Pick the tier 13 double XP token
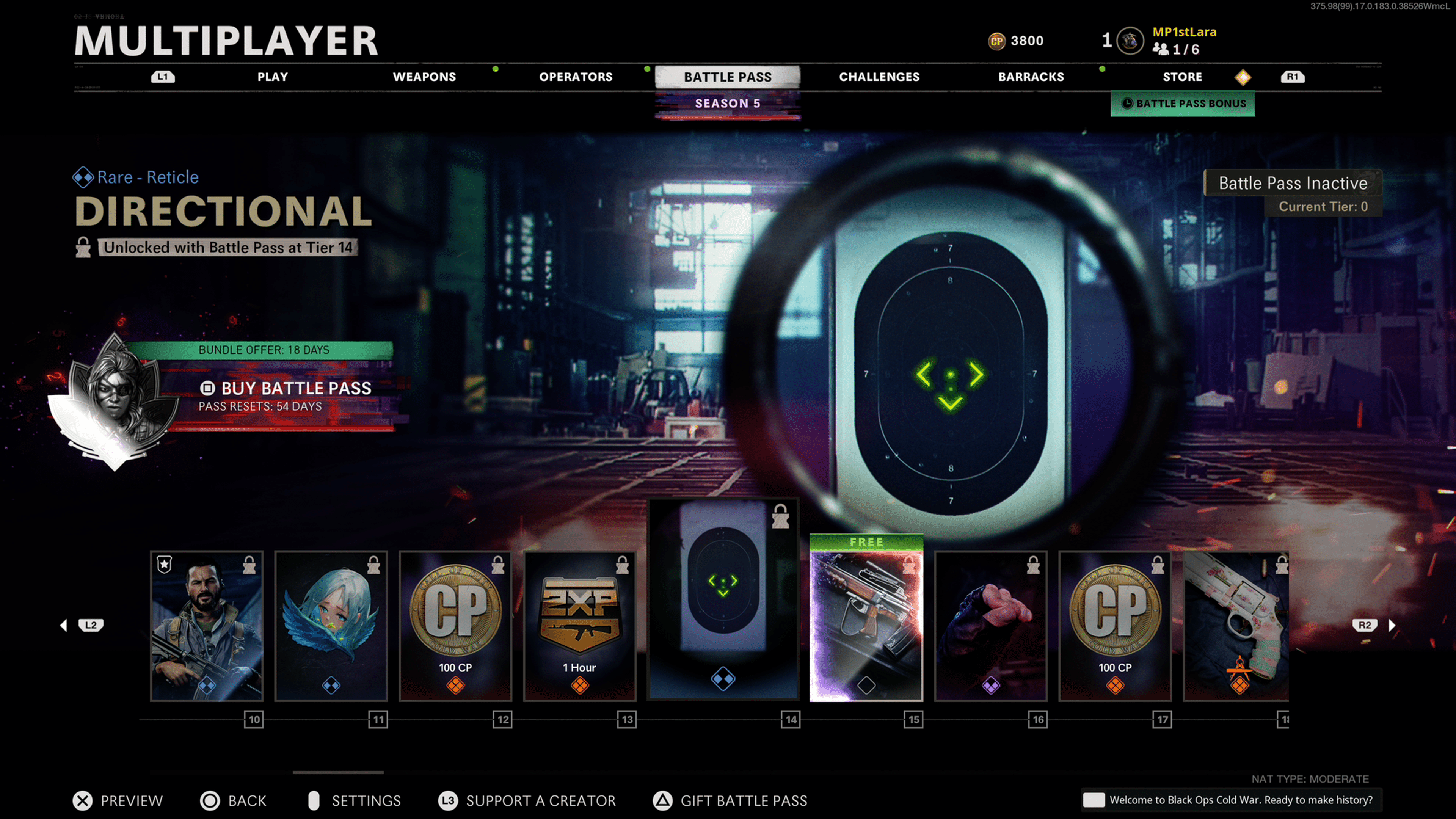The image size is (1456, 819). click(x=580, y=626)
